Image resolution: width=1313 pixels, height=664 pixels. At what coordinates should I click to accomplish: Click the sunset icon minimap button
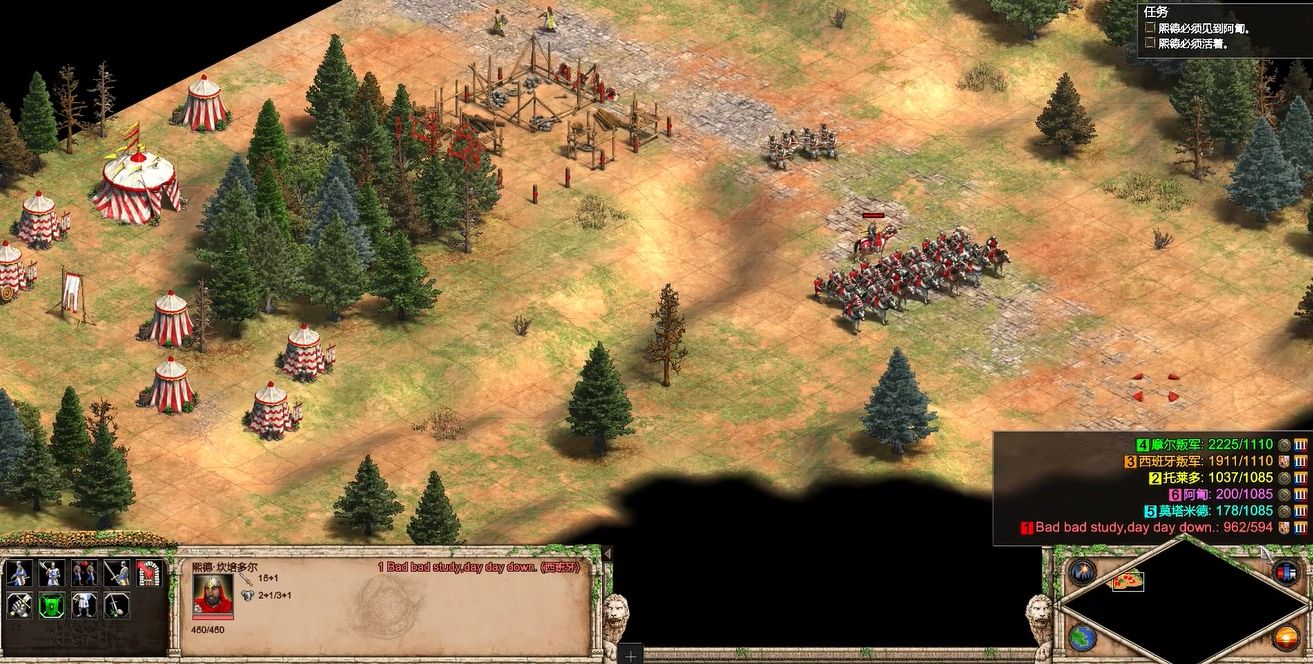tap(1286, 636)
